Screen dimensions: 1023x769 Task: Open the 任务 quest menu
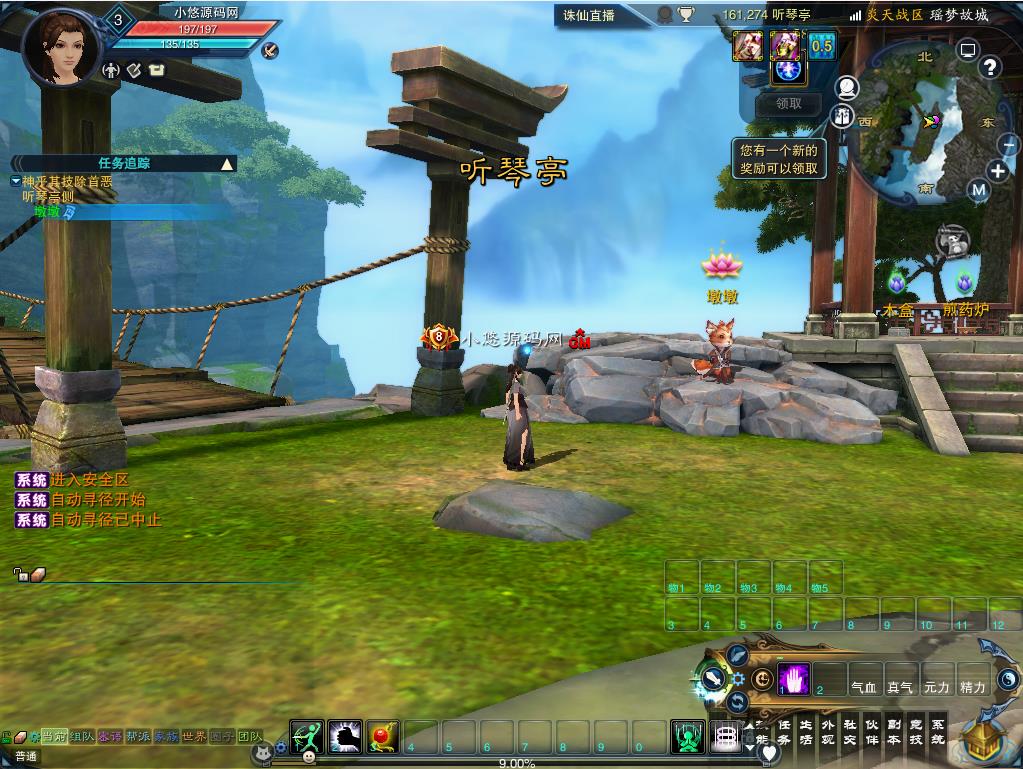coord(784,732)
